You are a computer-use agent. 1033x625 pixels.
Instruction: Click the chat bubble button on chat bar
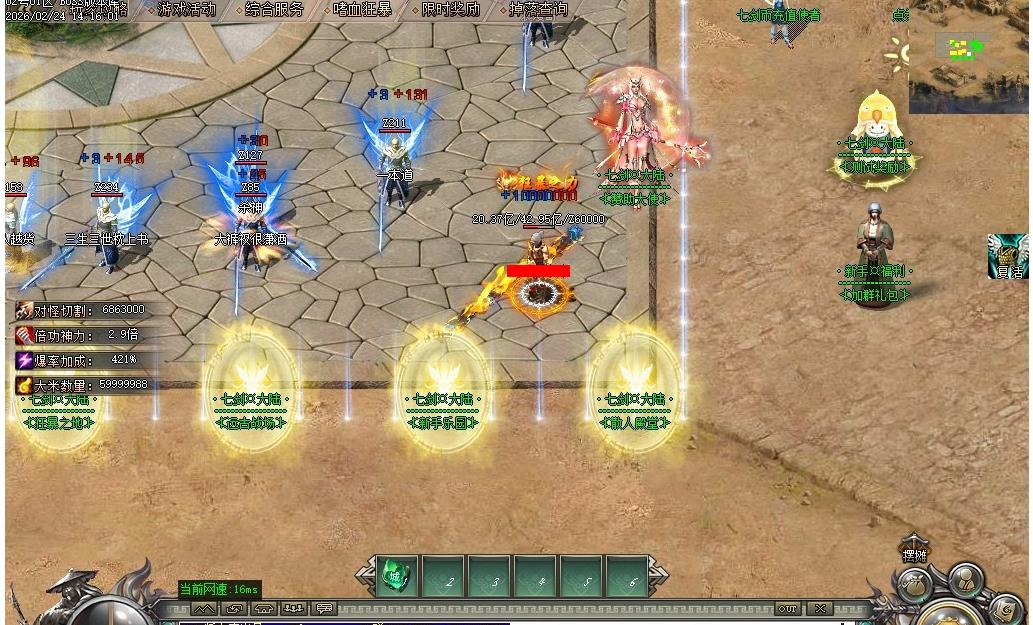coord(325,608)
